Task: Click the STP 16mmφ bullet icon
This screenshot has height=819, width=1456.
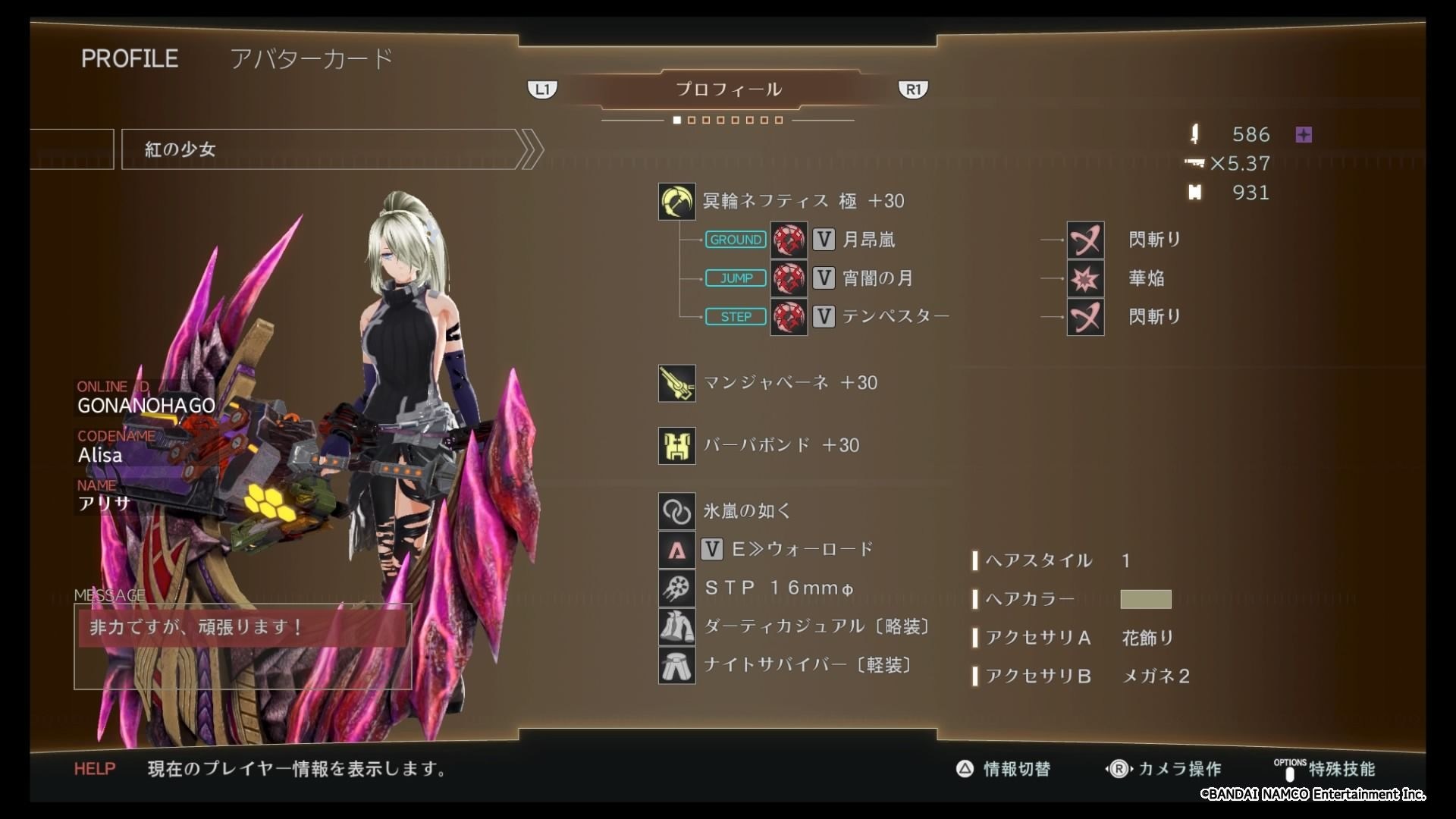Action: [676, 588]
